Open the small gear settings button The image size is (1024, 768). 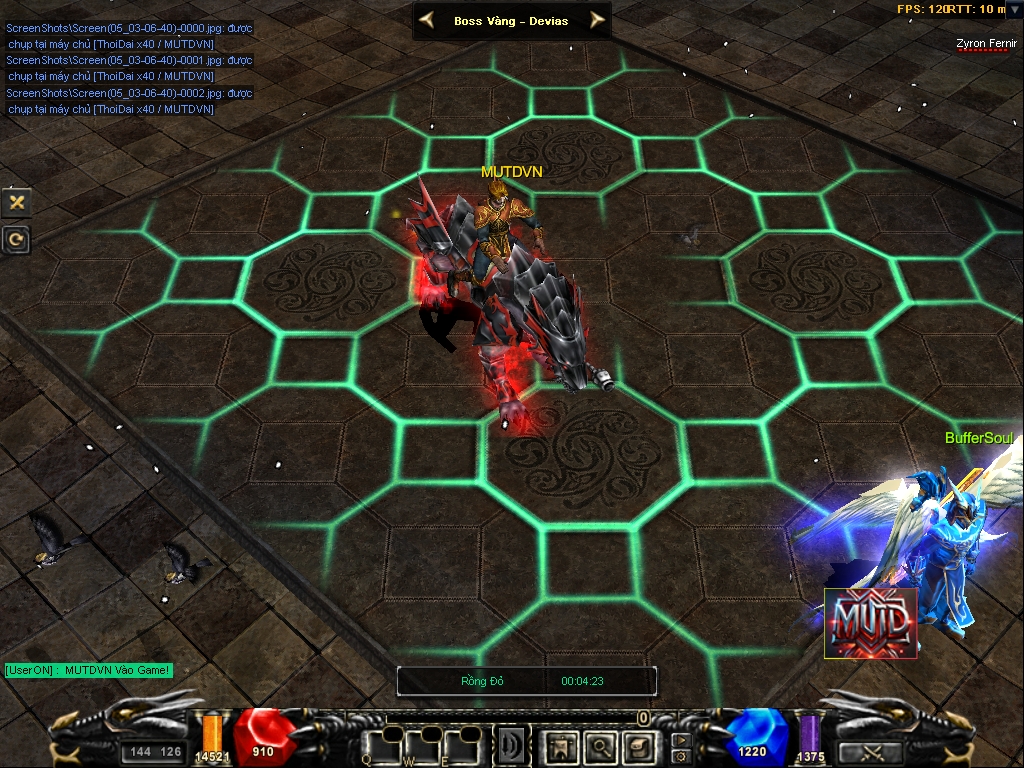click(x=681, y=755)
